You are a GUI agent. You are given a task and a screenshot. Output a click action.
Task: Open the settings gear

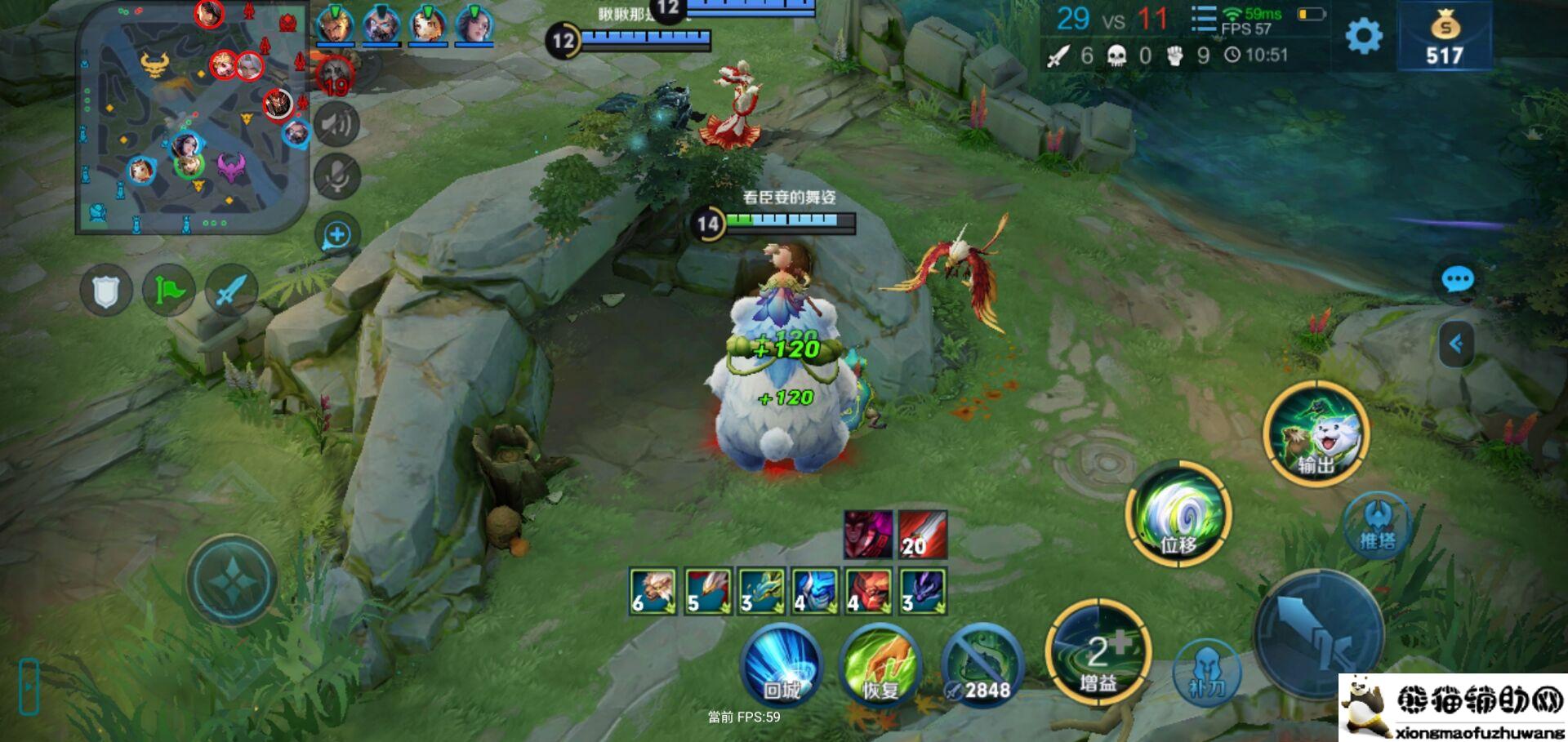pyautogui.click(x=1363, y=37)
